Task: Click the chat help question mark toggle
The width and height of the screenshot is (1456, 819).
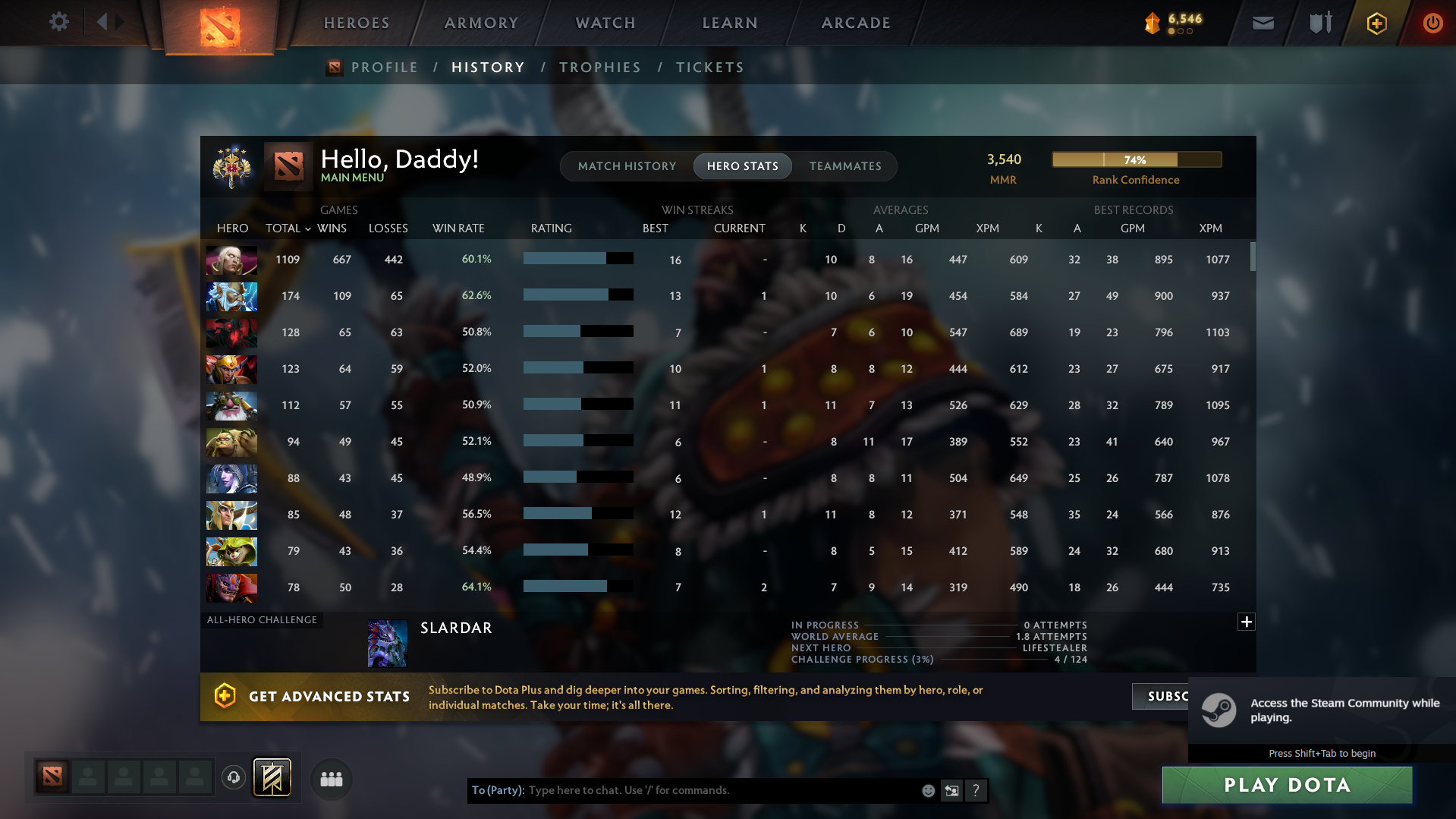Action: tap(976, 790)
